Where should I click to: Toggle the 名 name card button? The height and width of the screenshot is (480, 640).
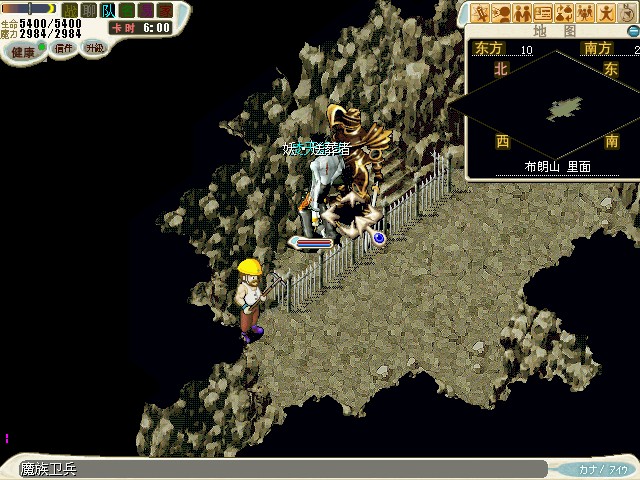tap(127, 10)
